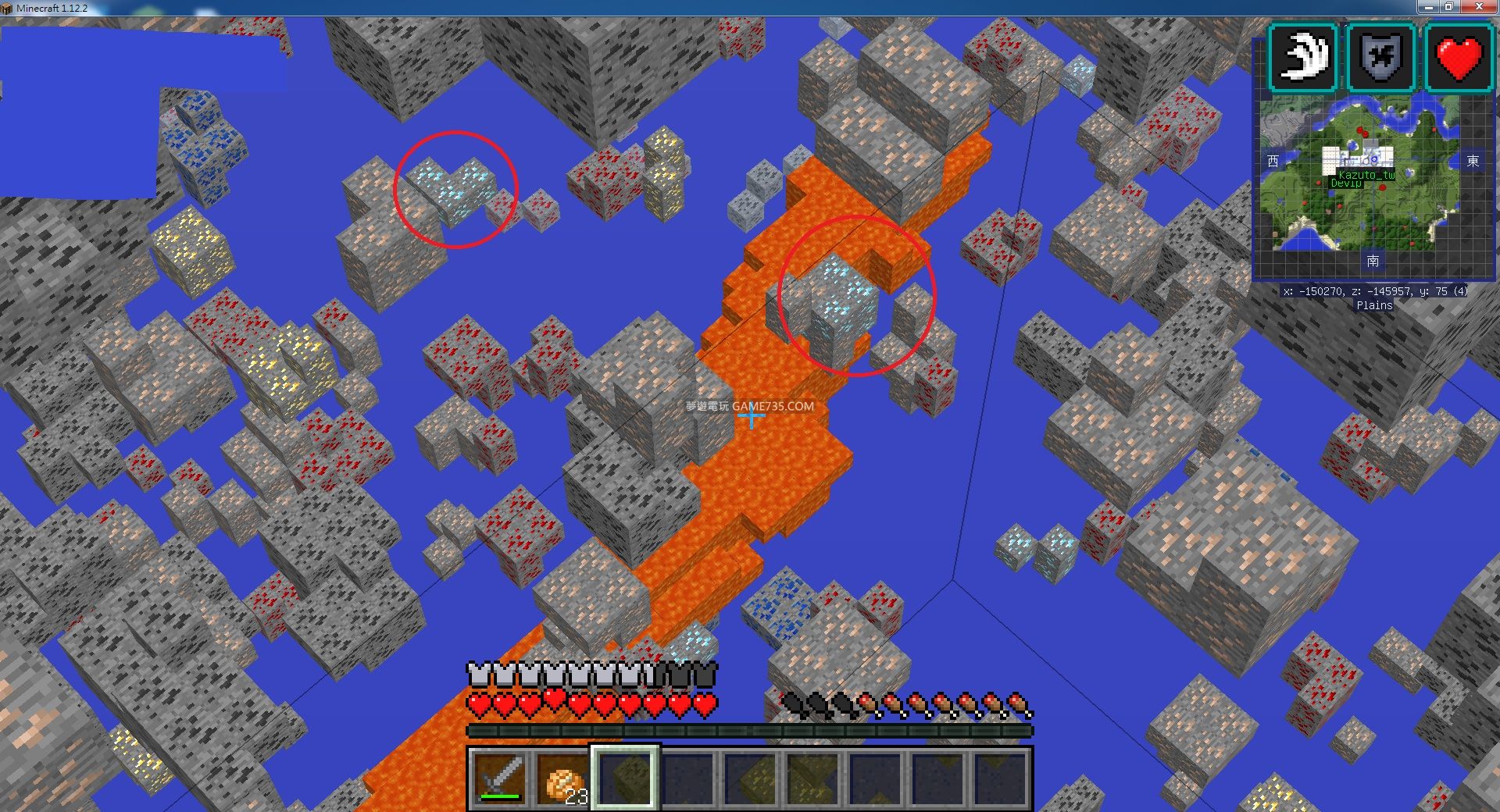Select the sword hotbar slot

[500, 778]
